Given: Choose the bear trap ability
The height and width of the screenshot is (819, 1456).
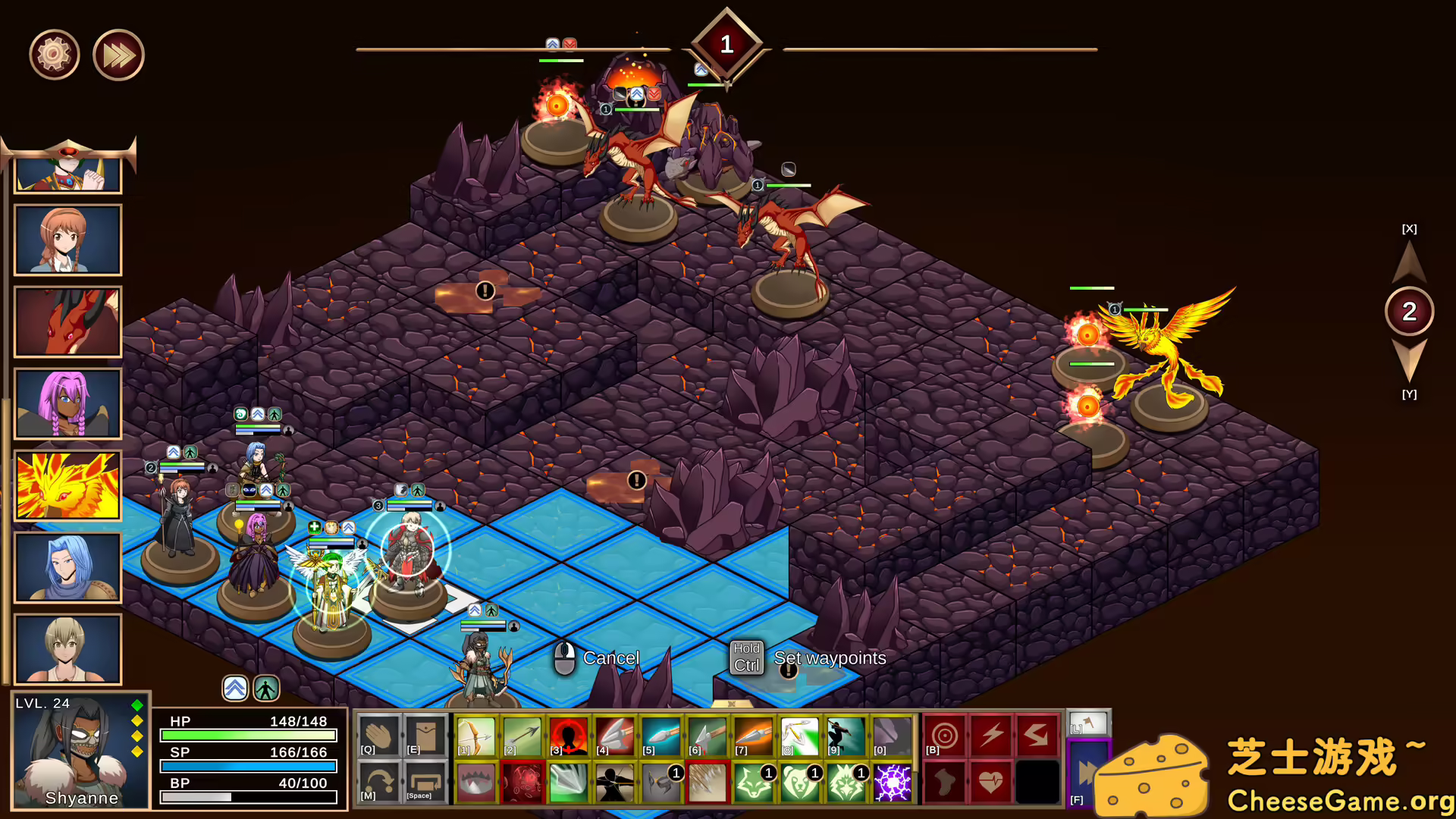Looking at the screenshot, I should [476, 783].
